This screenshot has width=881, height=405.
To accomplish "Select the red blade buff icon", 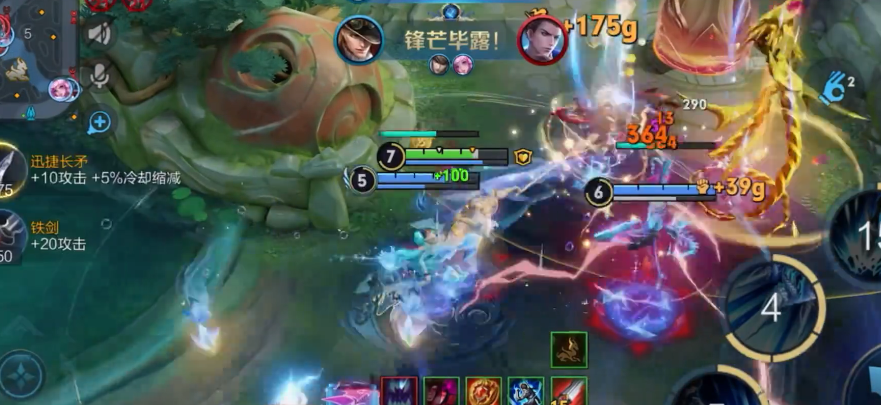I will (569, 392).
